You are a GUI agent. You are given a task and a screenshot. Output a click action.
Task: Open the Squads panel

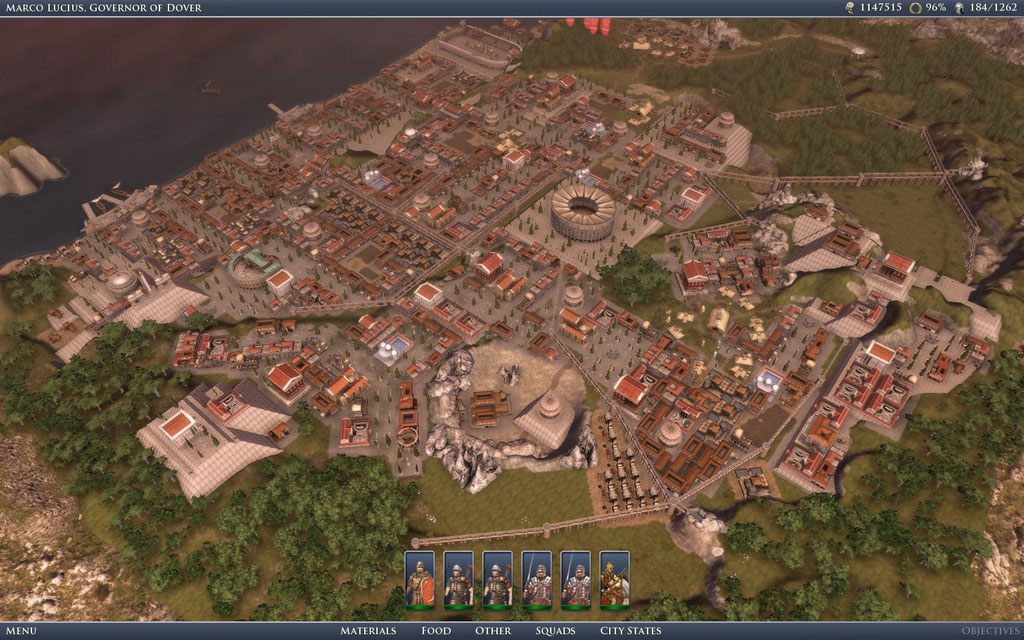555,631
